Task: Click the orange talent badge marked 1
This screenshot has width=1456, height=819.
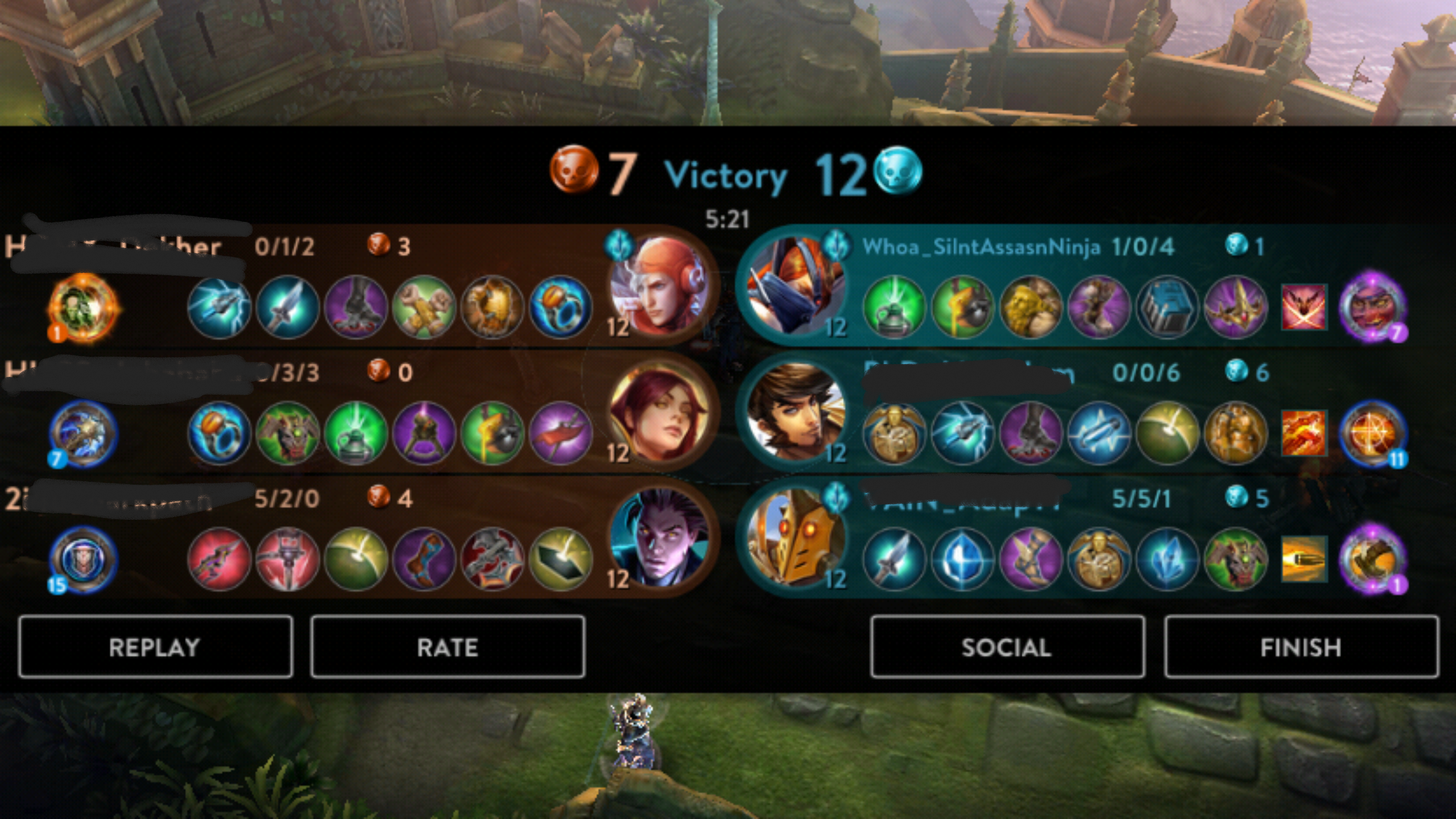Action: 84,308
